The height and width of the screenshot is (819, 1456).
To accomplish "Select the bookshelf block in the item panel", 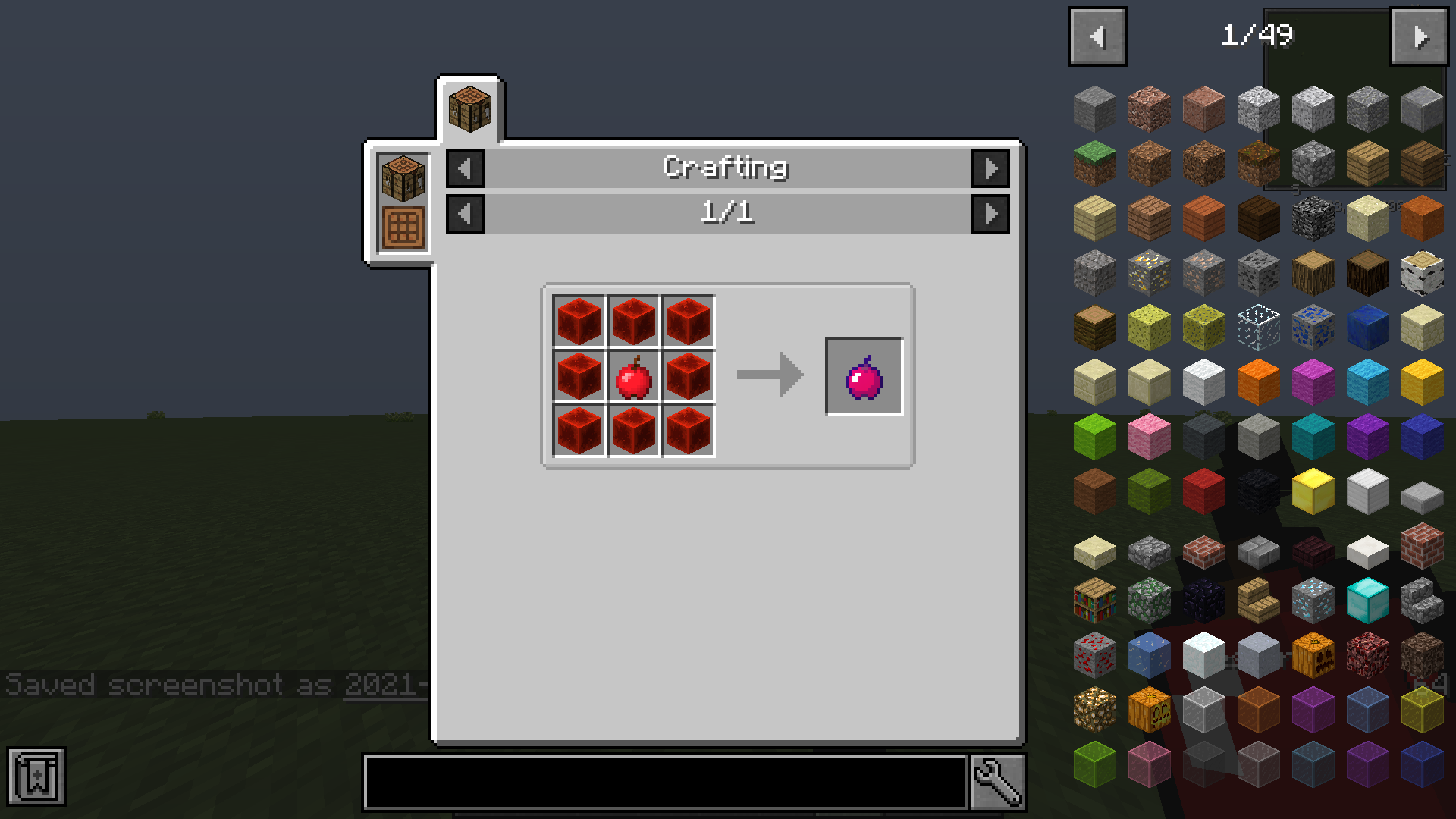I will click(1094, 599).
